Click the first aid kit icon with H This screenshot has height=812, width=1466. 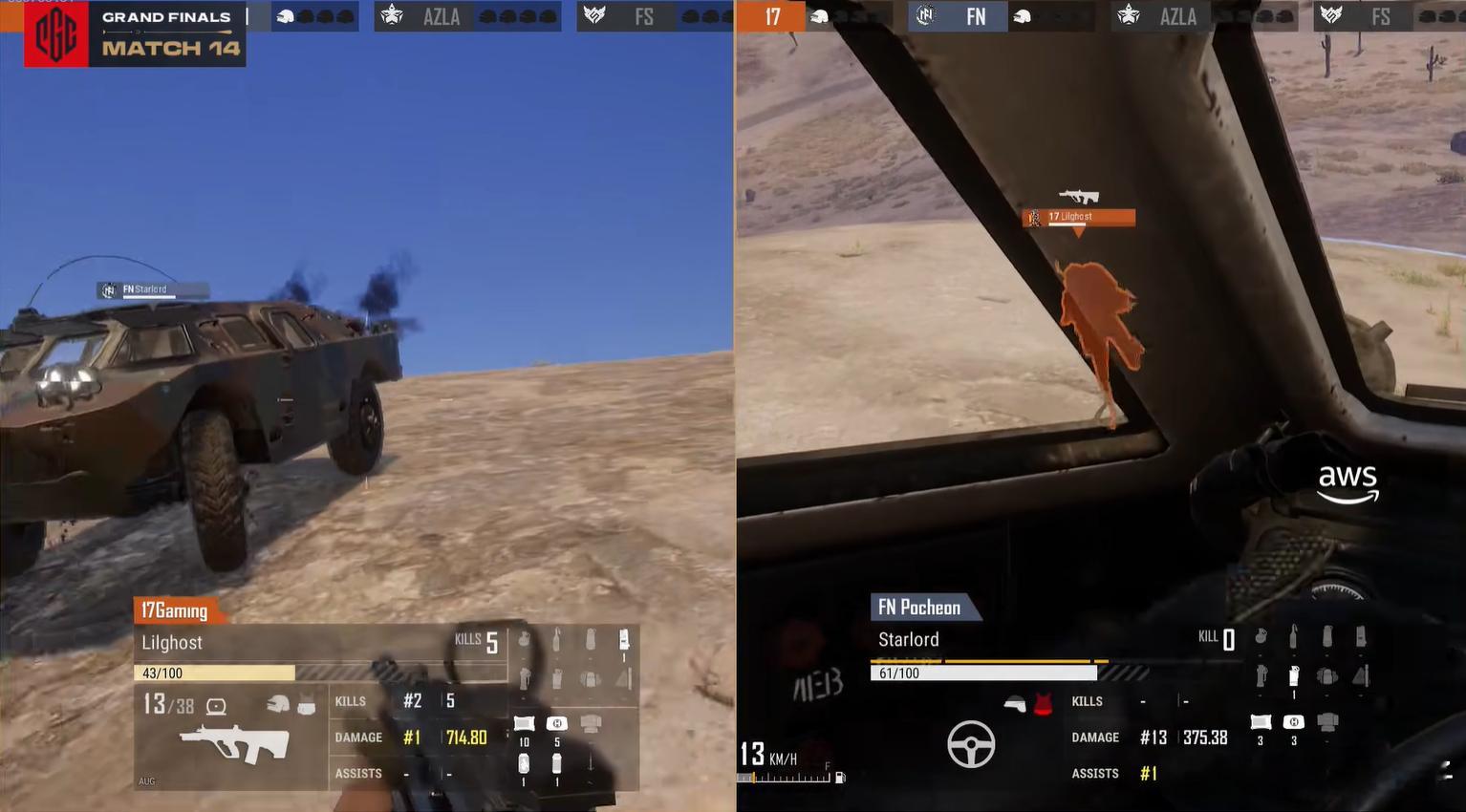[557, 723]
